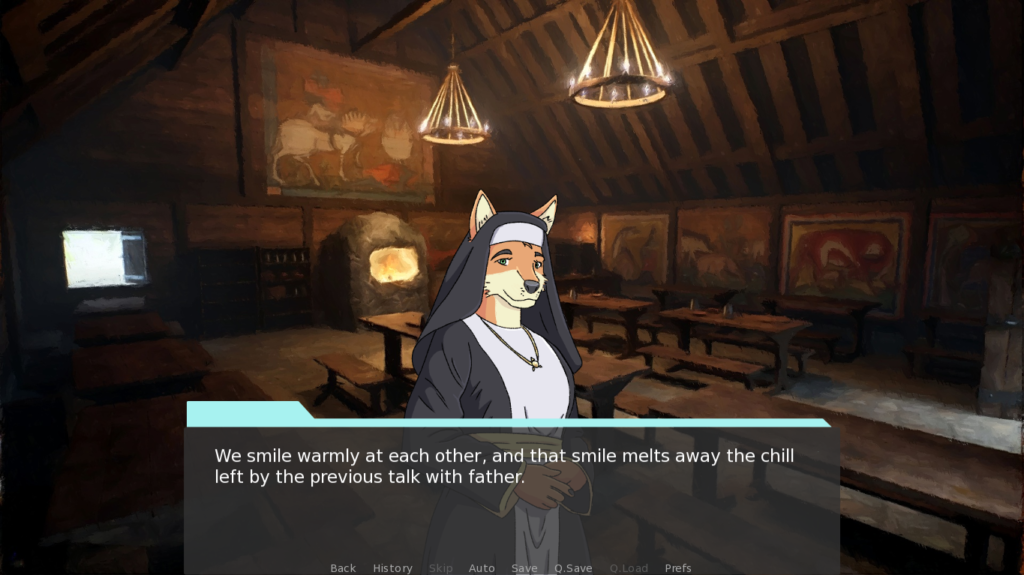Quick save with Q.Save

tap(573, 568)
